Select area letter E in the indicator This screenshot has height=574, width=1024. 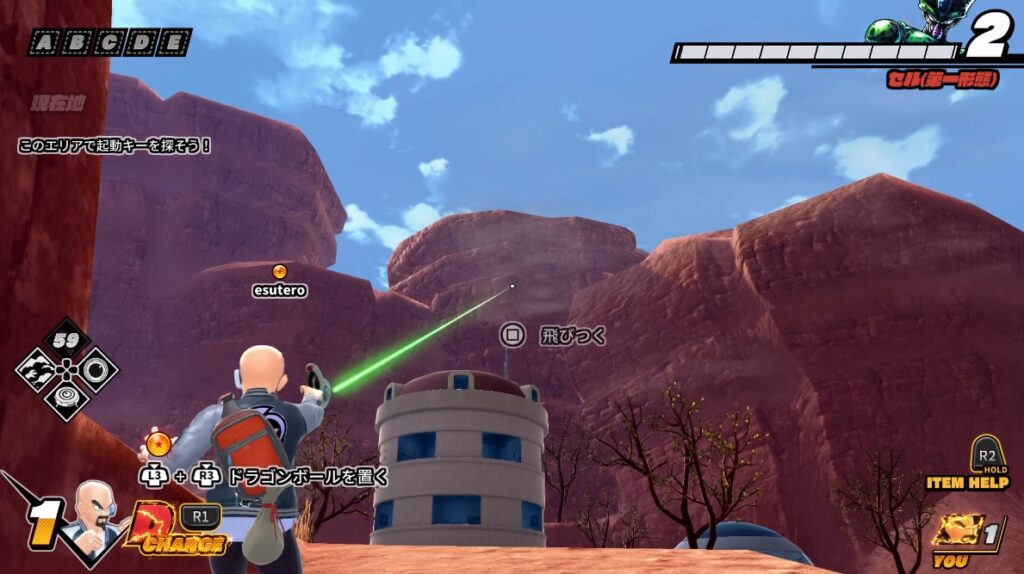coord(175,43)
